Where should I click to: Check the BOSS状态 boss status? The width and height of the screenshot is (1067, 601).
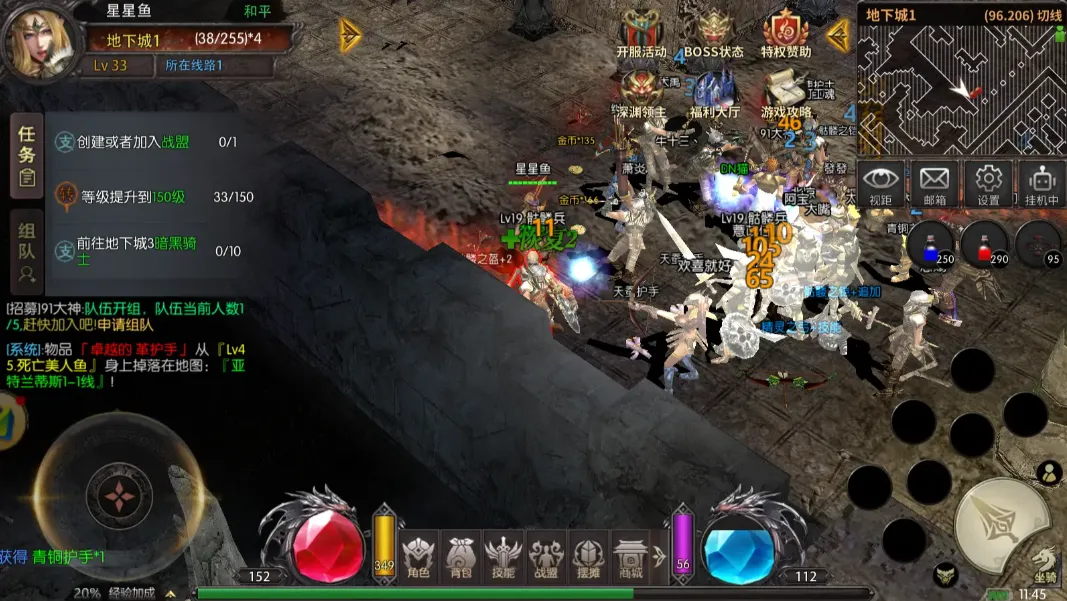713,33
